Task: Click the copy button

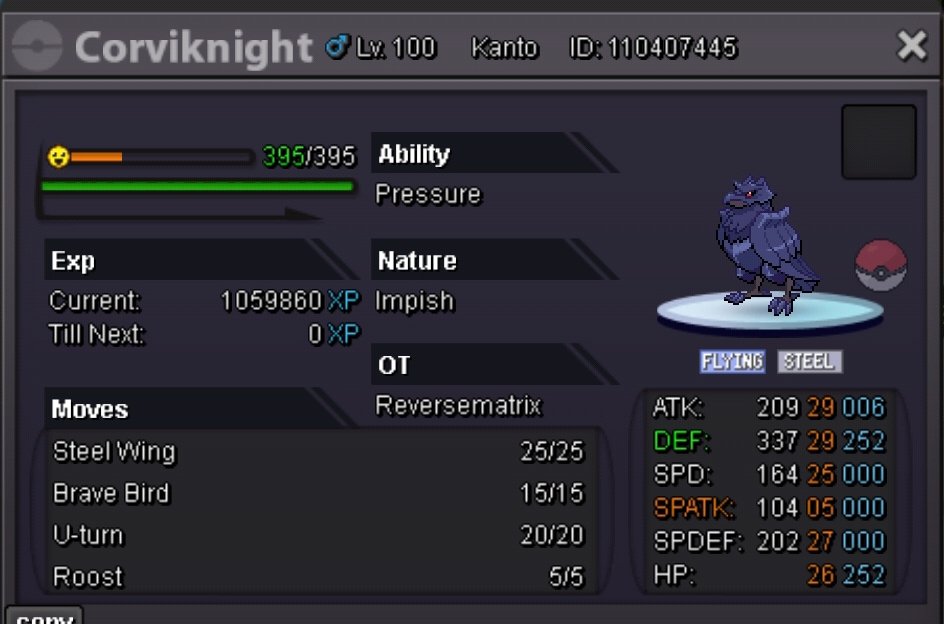Action: tap(44, 616)
